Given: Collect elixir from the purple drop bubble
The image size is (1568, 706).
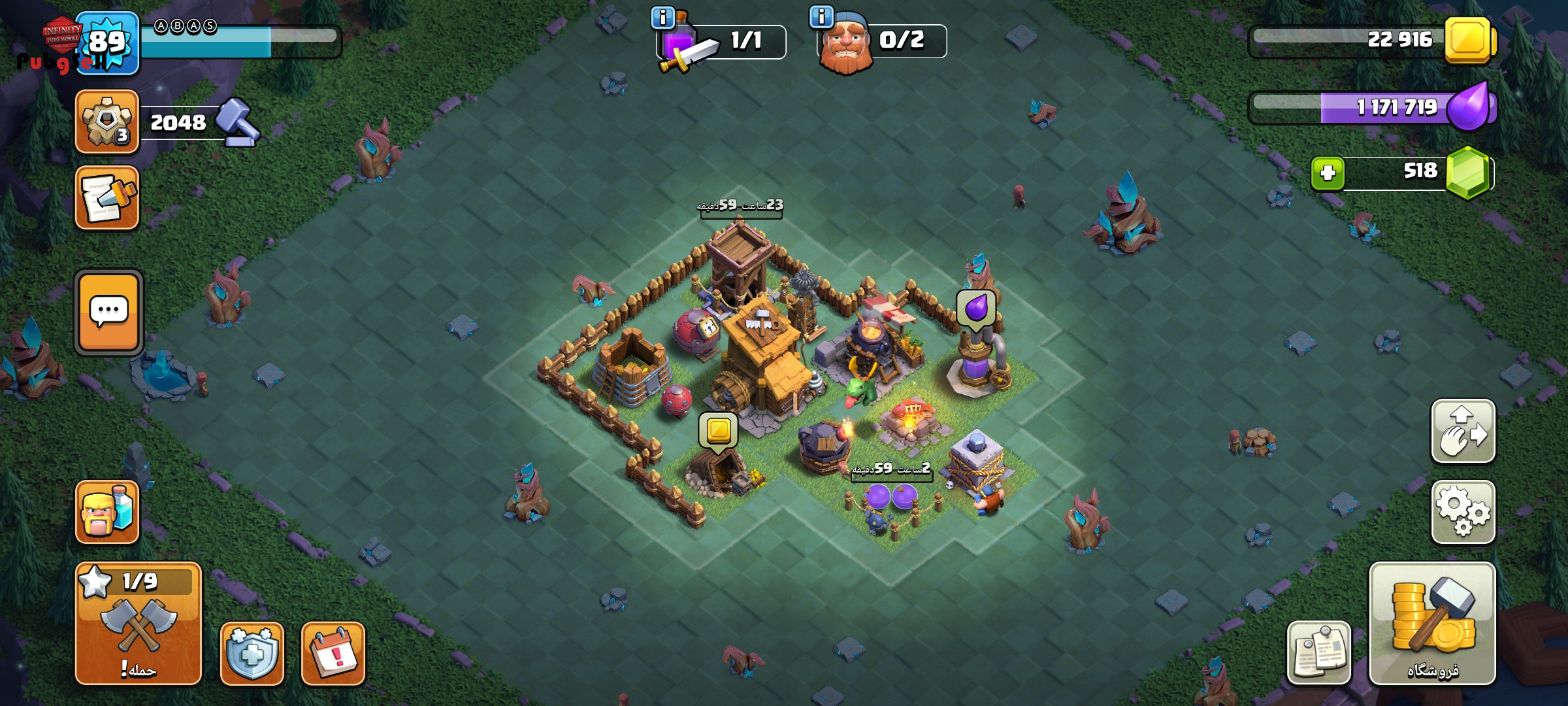Looking at the screenshot, I should point(976,309).
